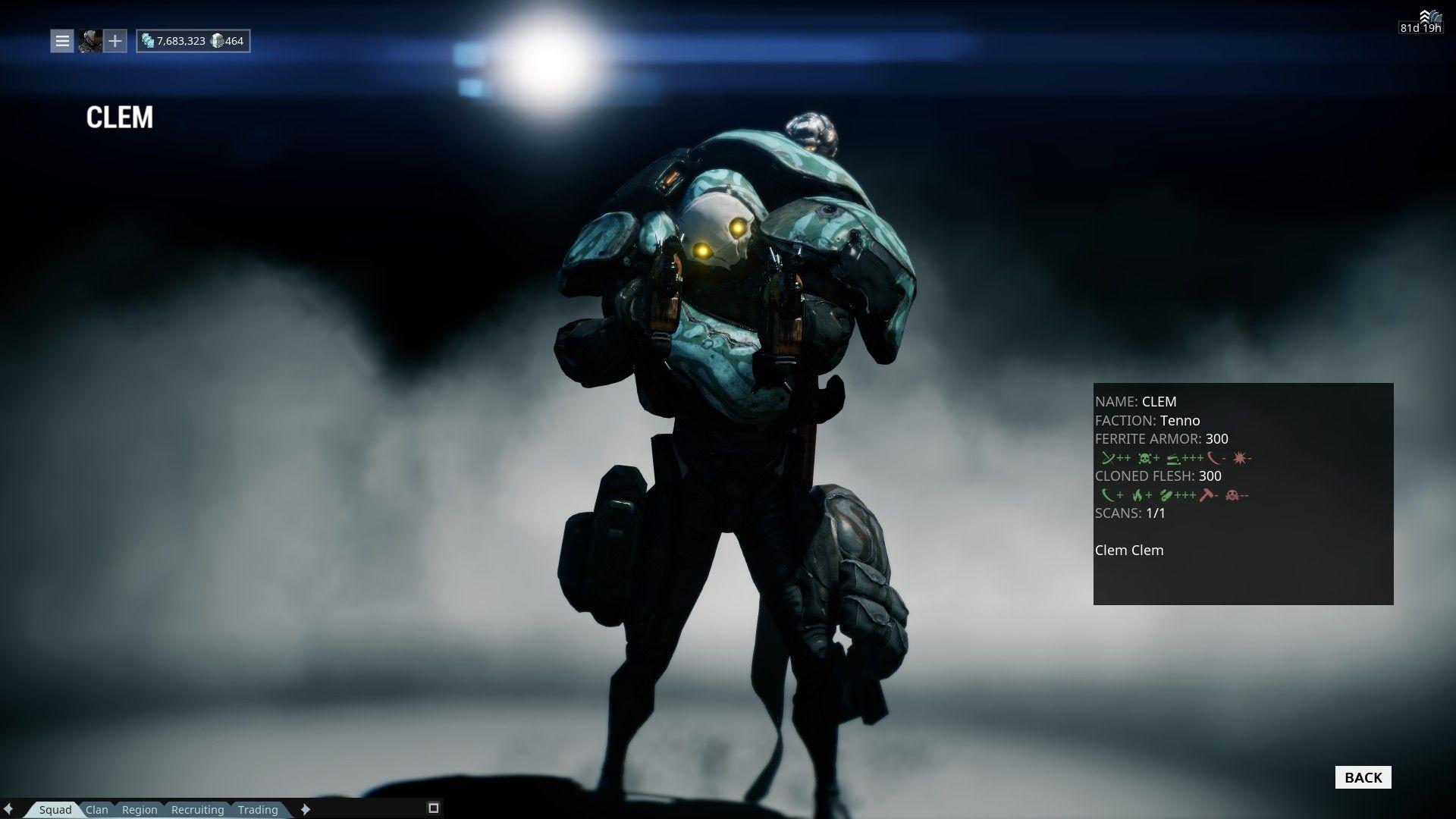
Task: Click the credits currency icon
Action: (149, 40)
